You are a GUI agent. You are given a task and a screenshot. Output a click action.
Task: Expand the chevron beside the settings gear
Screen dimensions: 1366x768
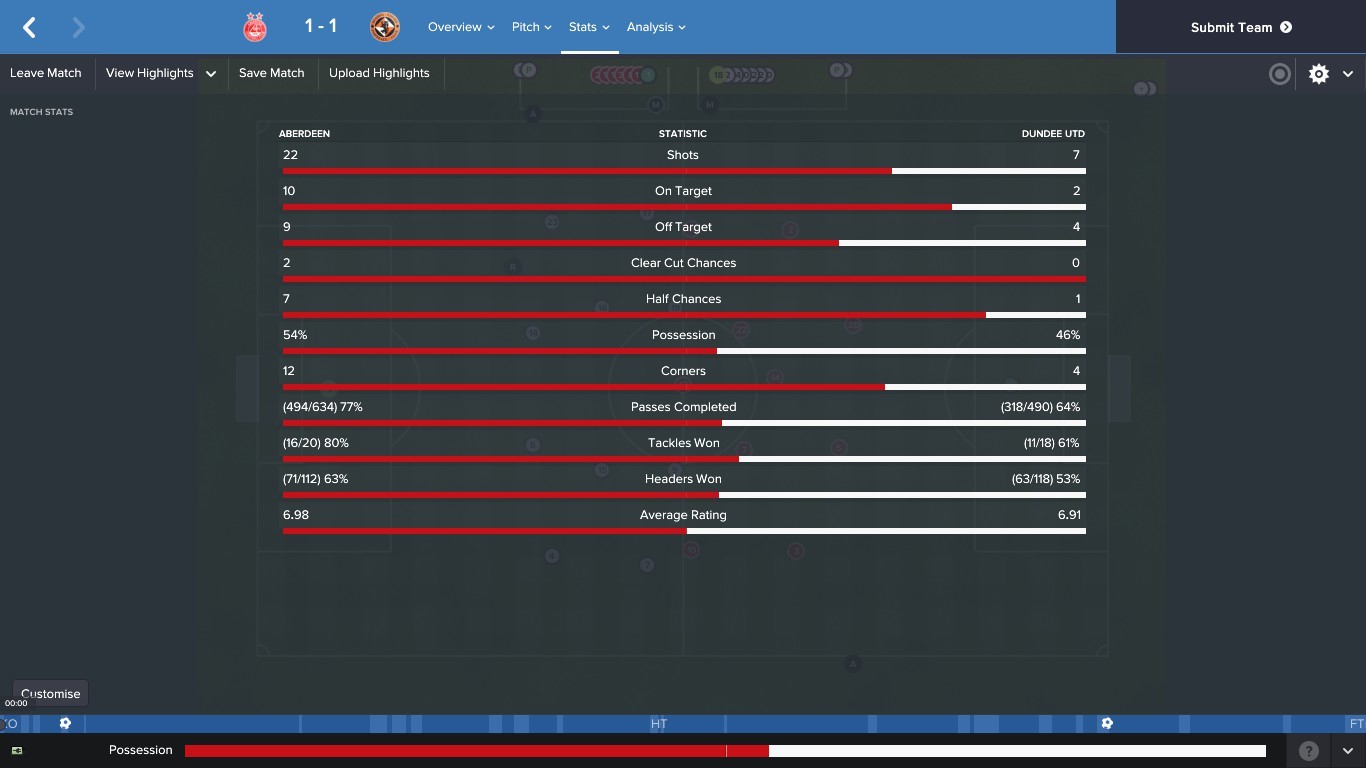click(1348, 73)
